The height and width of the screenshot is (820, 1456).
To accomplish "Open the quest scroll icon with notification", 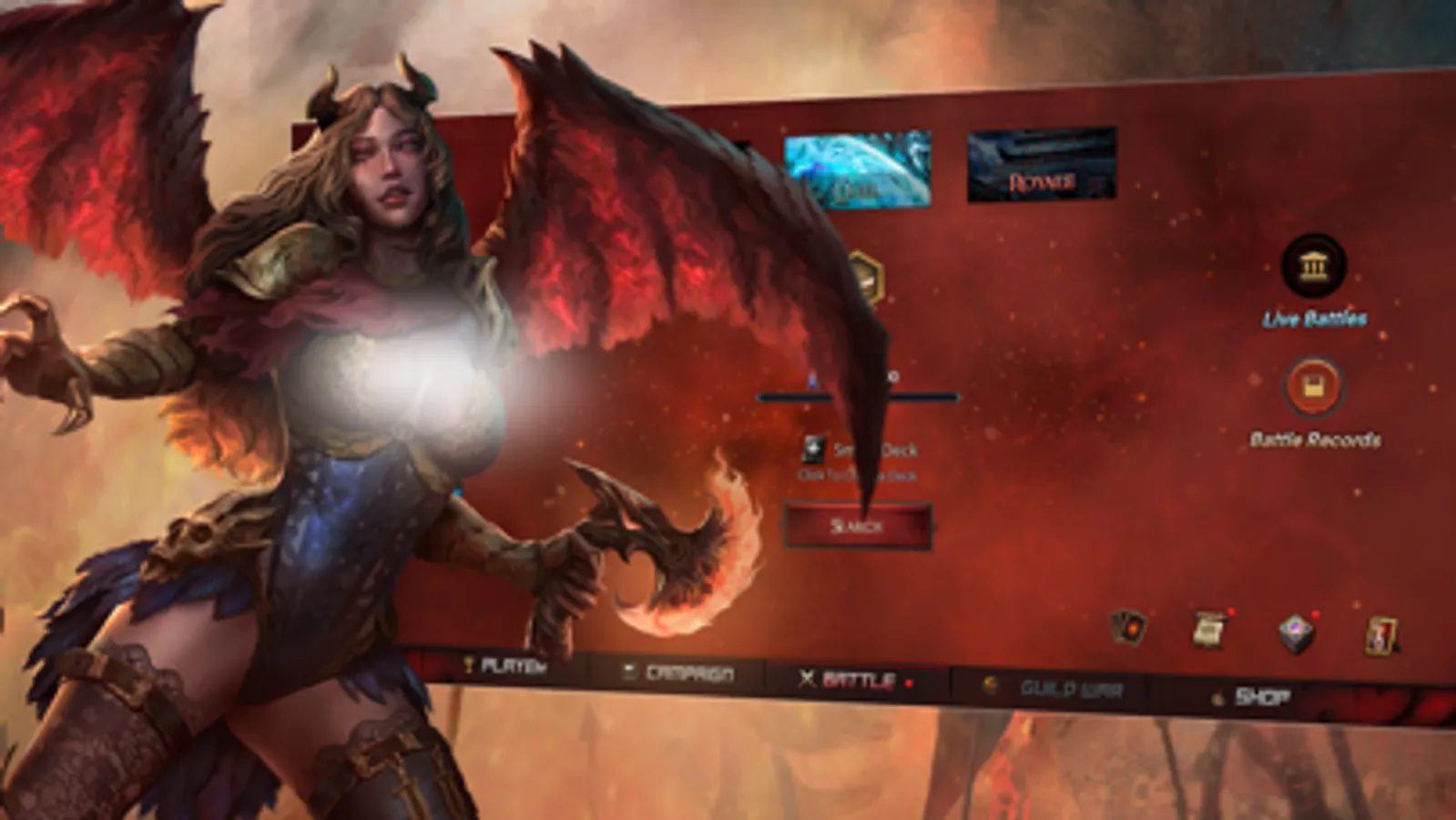I will (1211, 627).
